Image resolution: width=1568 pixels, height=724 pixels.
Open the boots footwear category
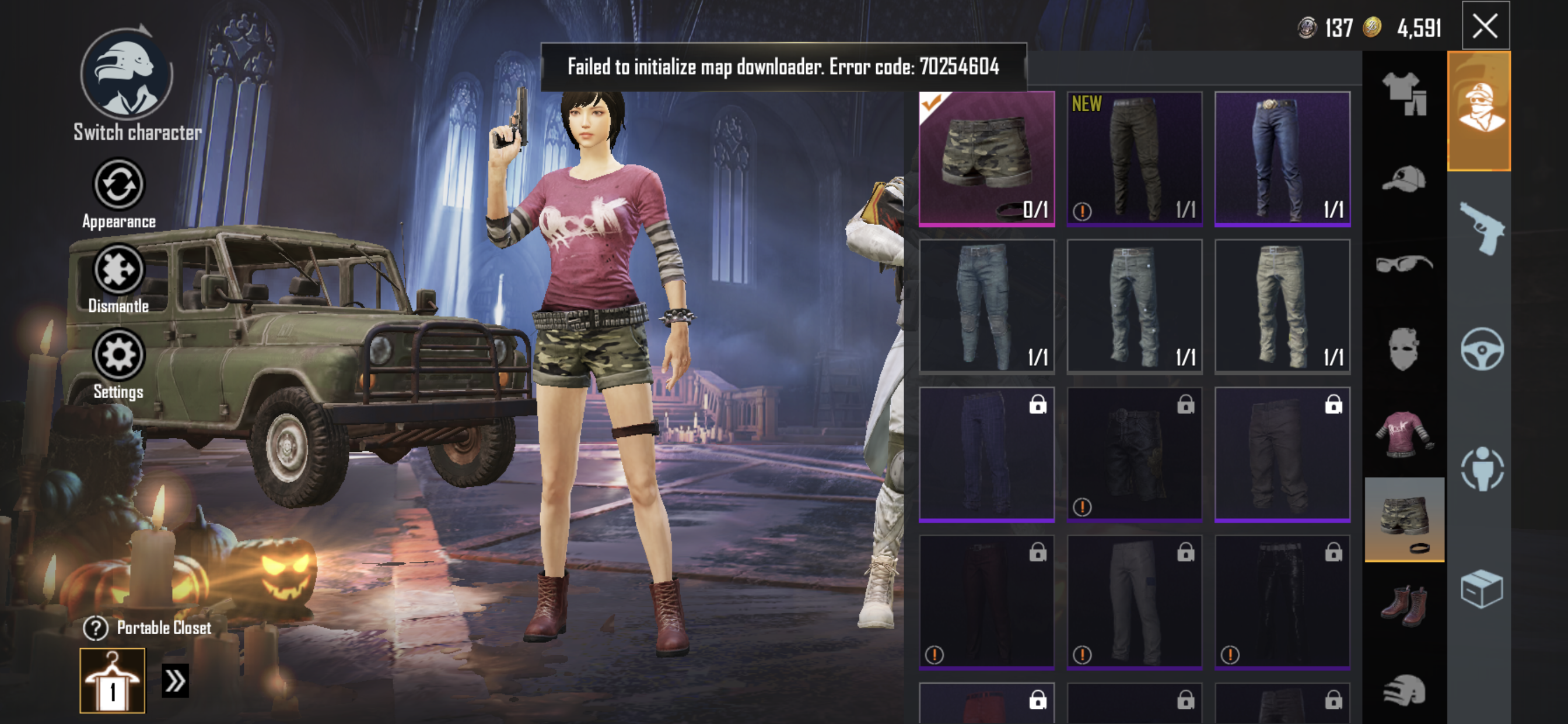1403,604
